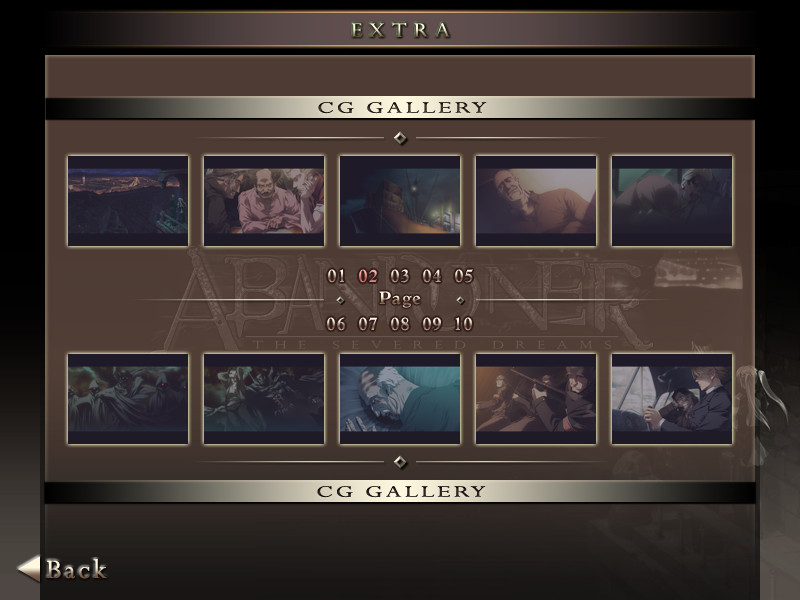Choose gallery page 10
Viewport: 800px width, 600px height.
[463, 324]
